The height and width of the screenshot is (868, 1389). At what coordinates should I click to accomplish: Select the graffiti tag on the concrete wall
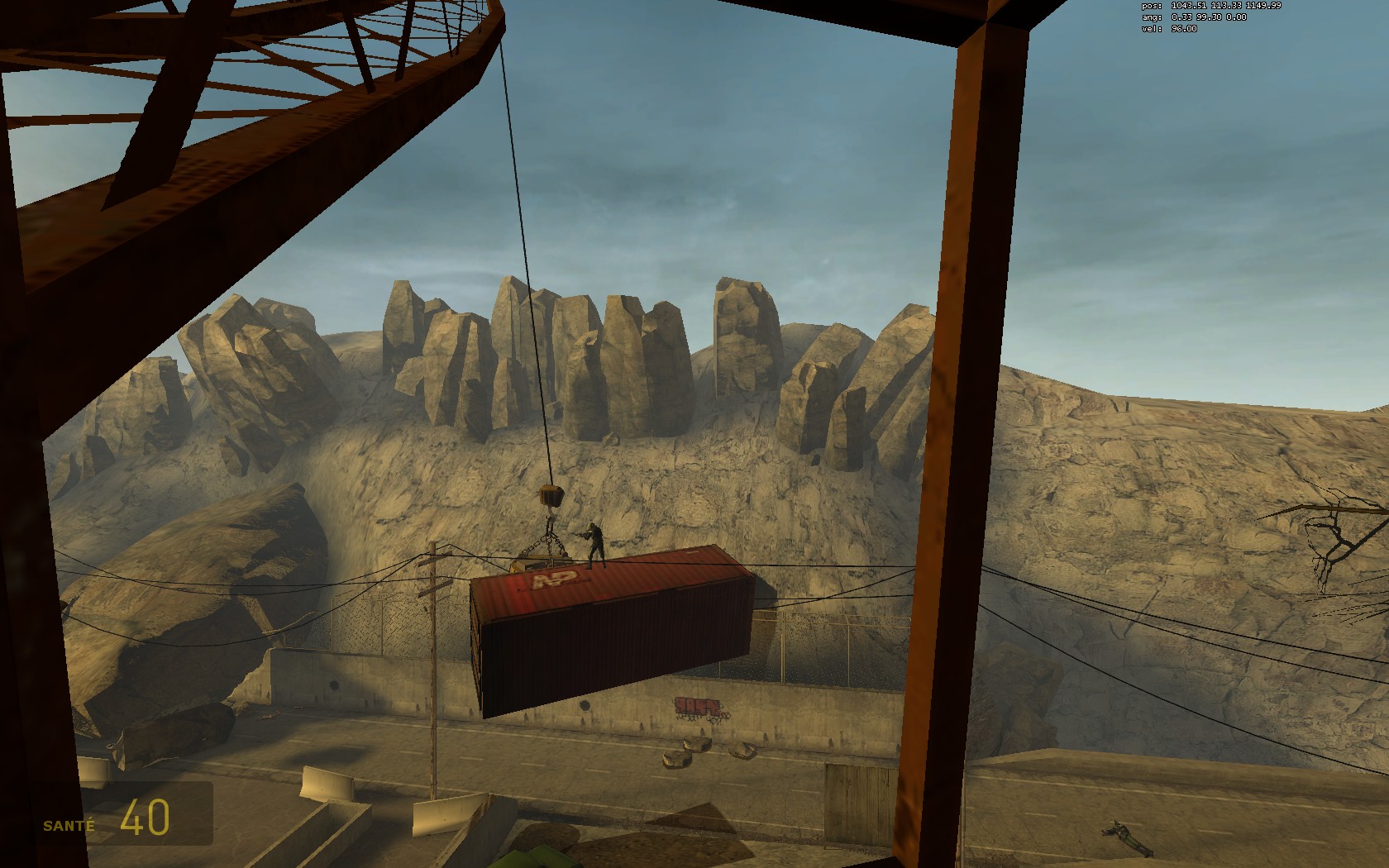pos(699,707)
